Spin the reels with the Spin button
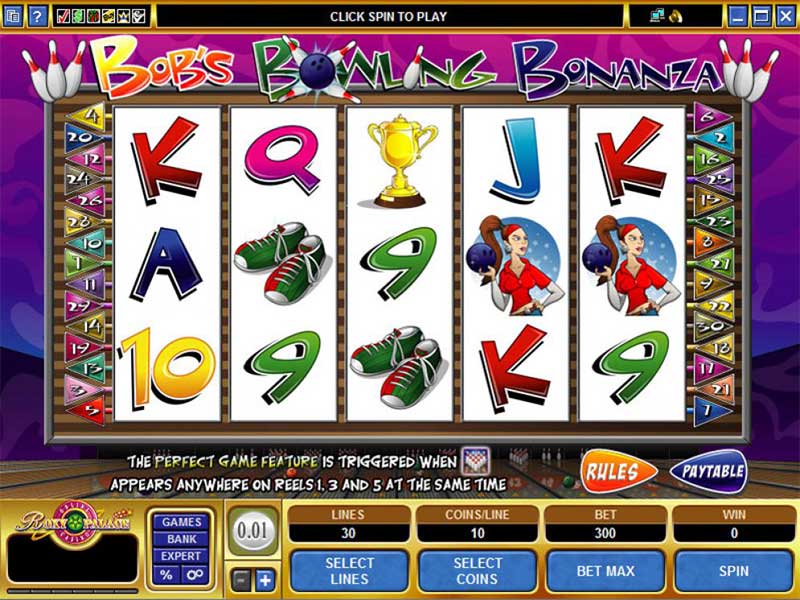The height and width of the screenshot is (600, 800). tap(734, 571)
